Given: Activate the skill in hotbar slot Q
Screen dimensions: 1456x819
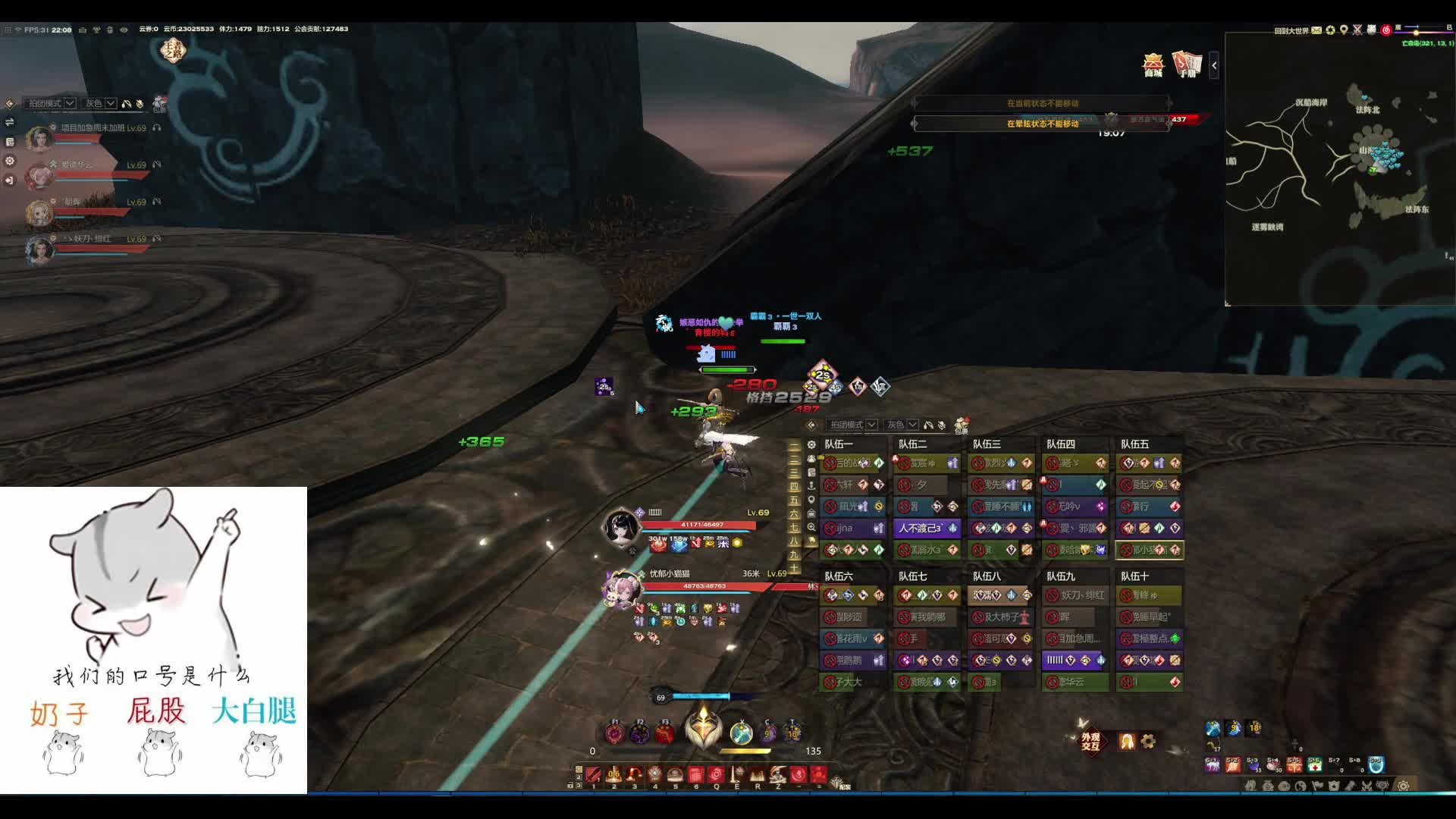Looking at the screenshot, I should click(x=716, y=774).
